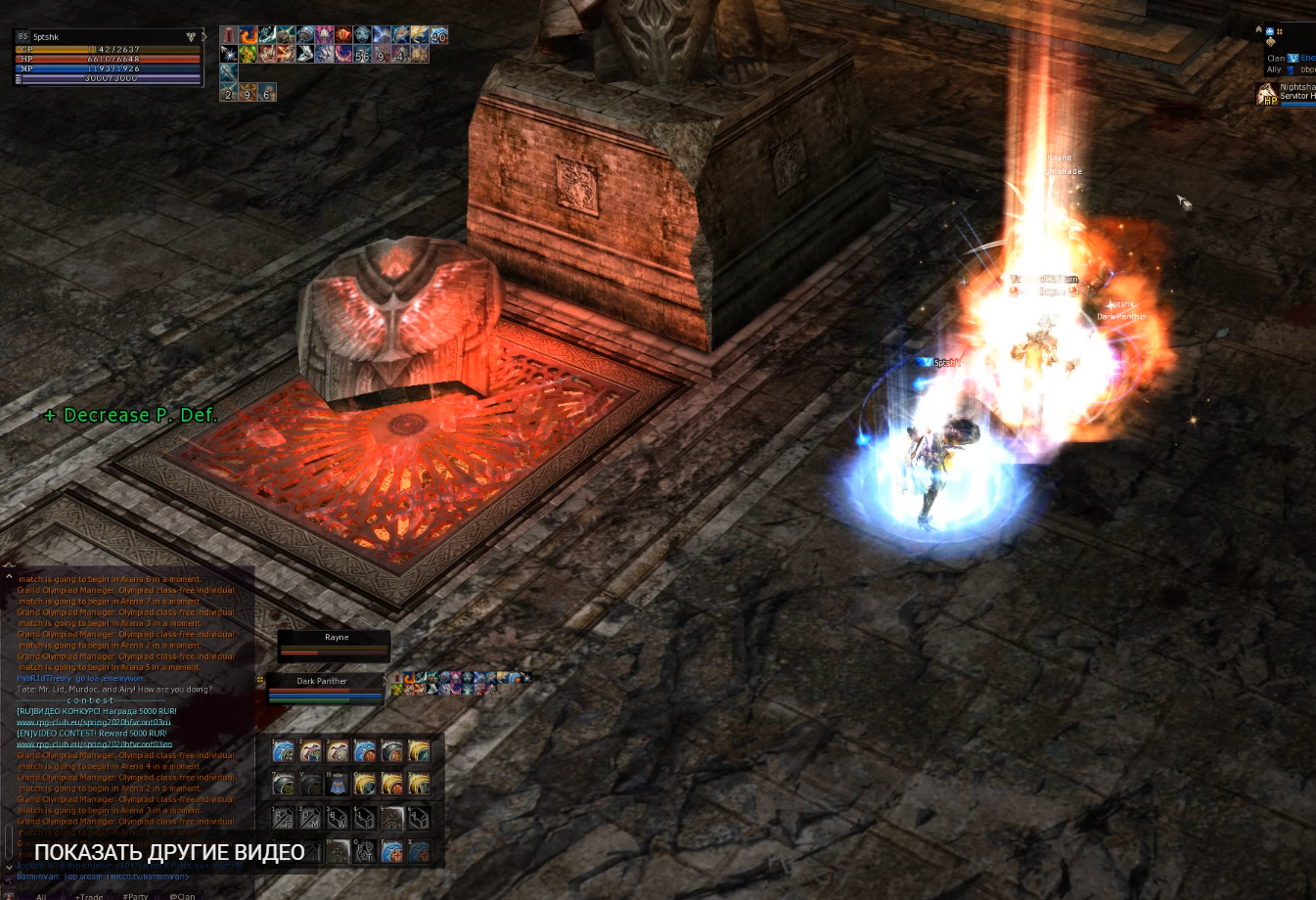Switch to the +Trade chat tab
1316x900 pixels.
89,895
